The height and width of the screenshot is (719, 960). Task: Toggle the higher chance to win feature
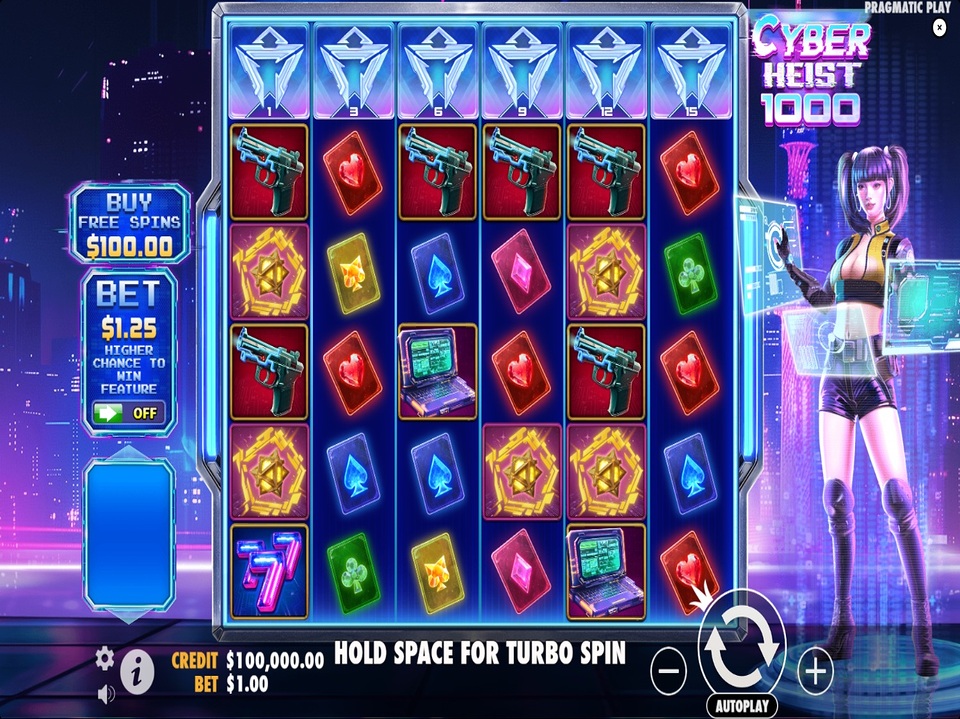coord(129,411)
